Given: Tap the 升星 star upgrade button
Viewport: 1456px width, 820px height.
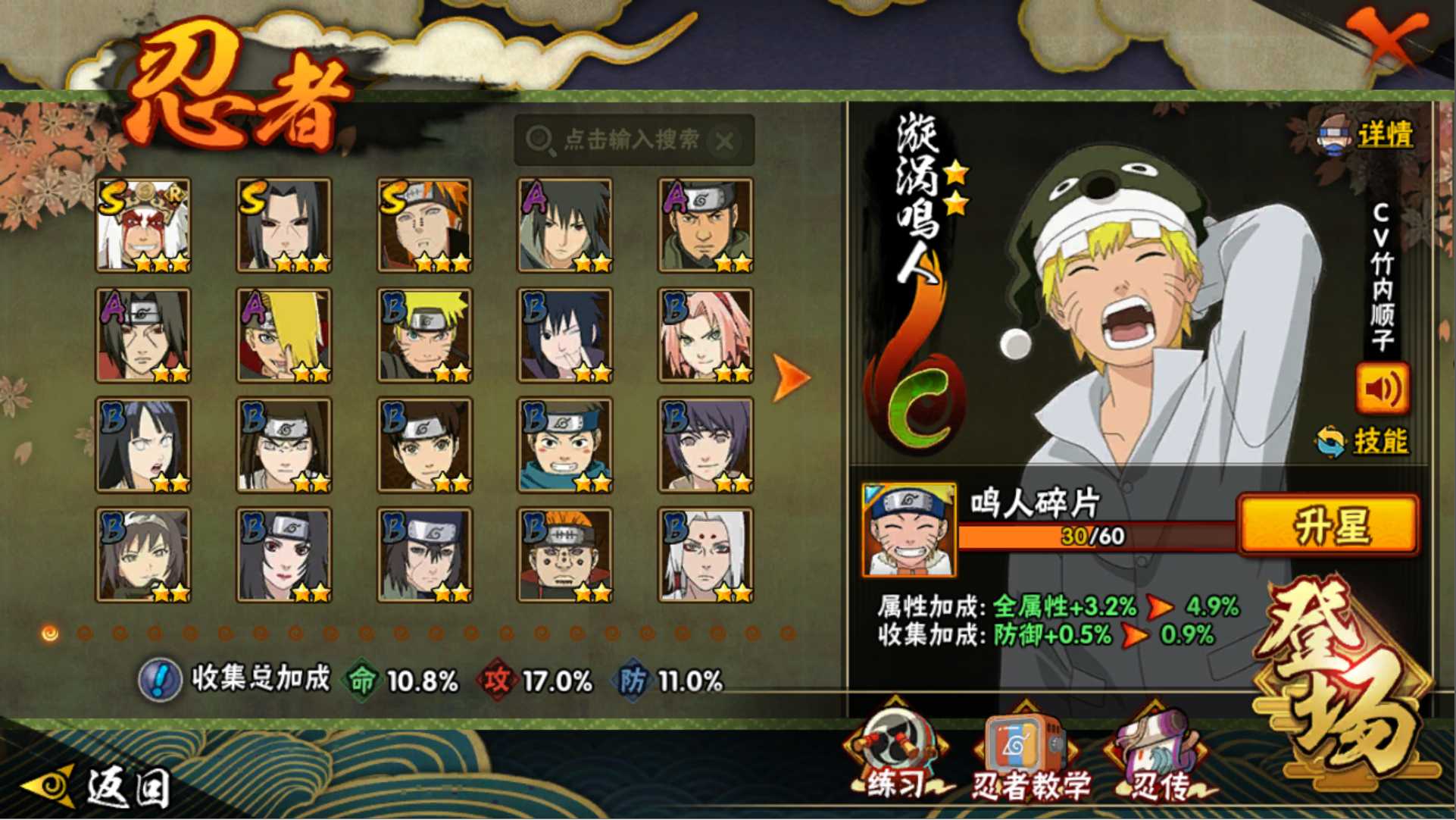Looking at the screenshot, I should pyautogui.click(x=1328, y=524).
